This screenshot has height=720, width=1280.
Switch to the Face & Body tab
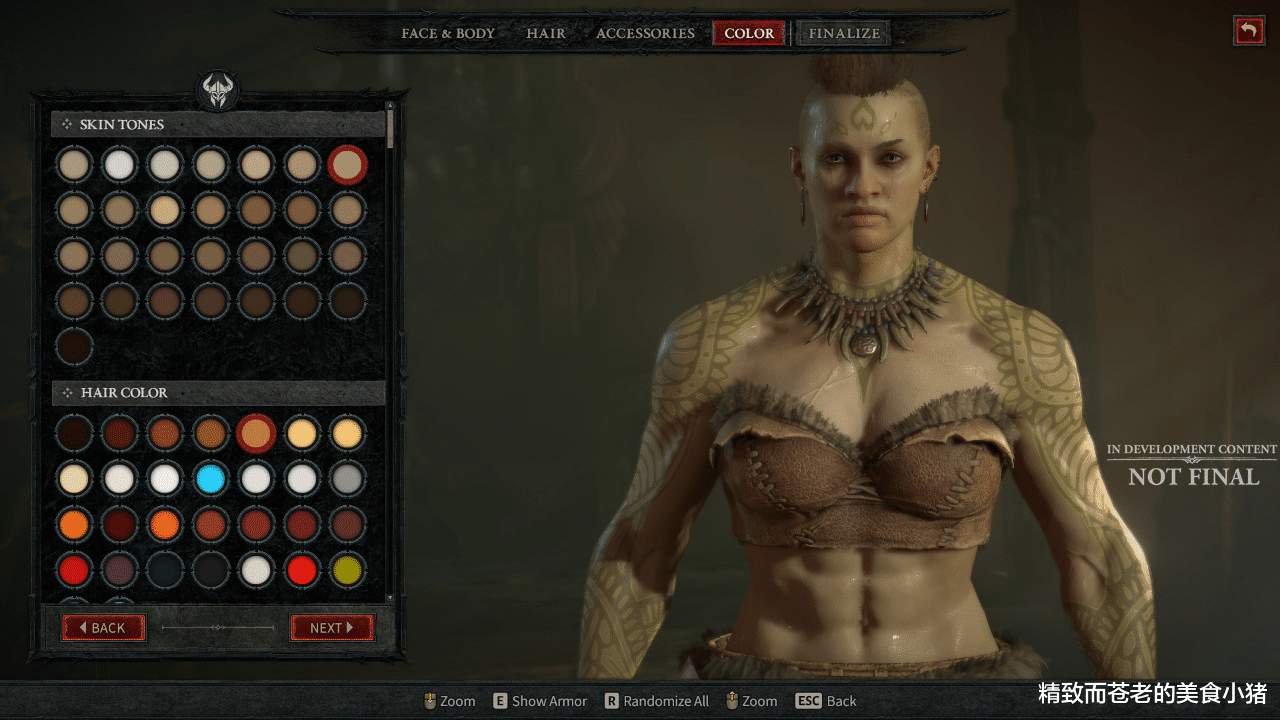(448, 33)
